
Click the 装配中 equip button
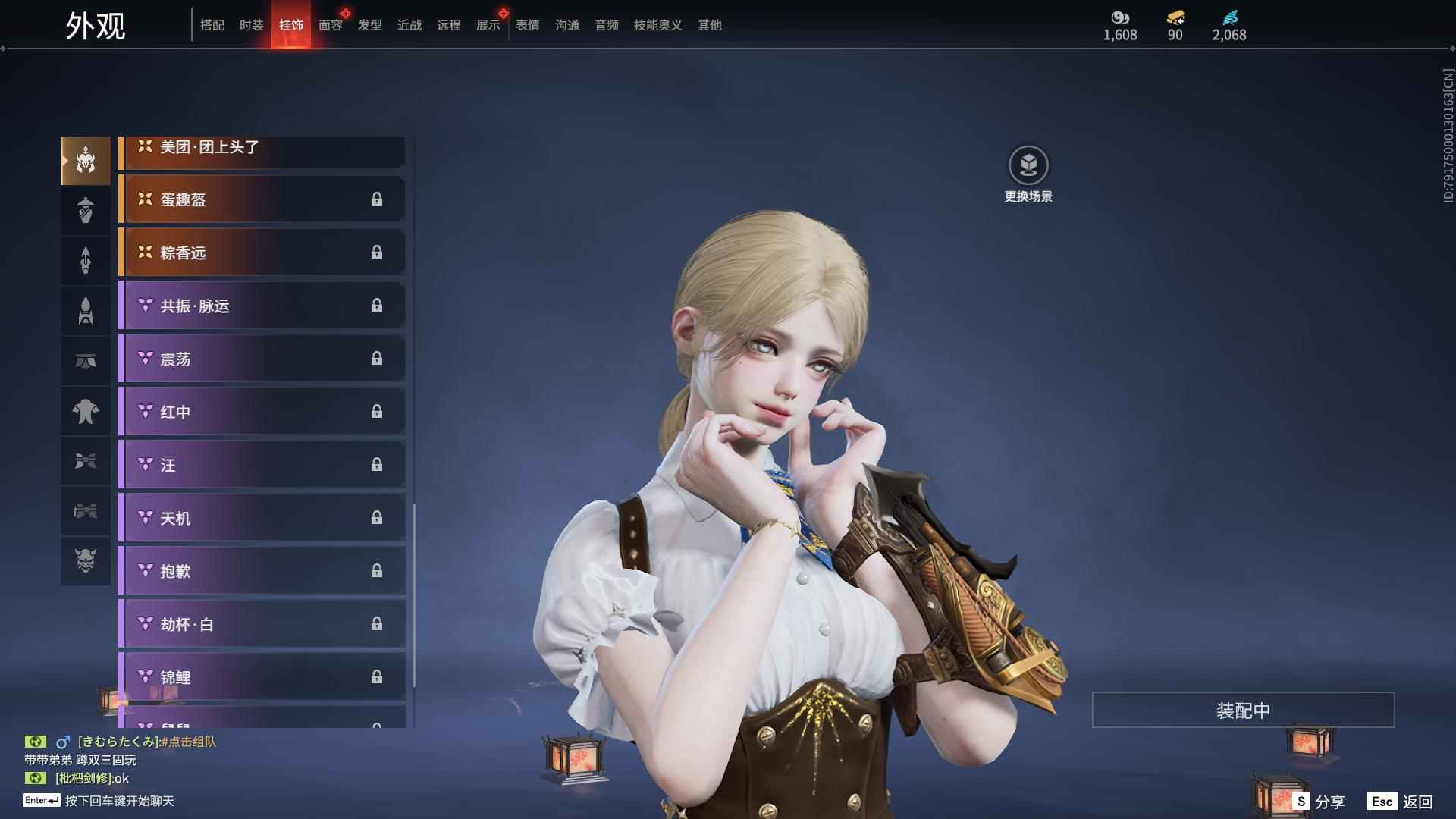click(1243, 711)
